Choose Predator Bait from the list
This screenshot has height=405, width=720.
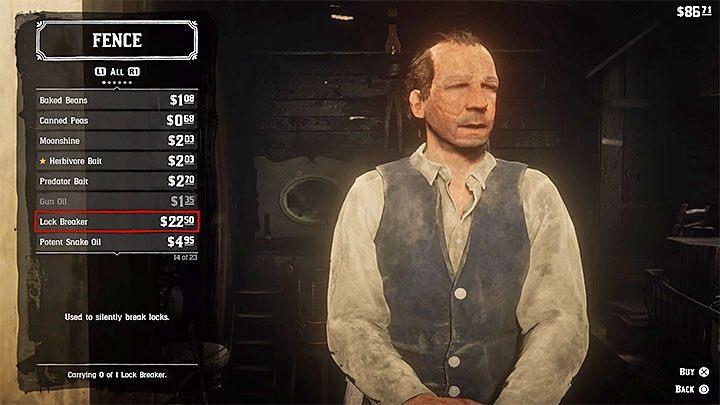[x=116, y=181]
